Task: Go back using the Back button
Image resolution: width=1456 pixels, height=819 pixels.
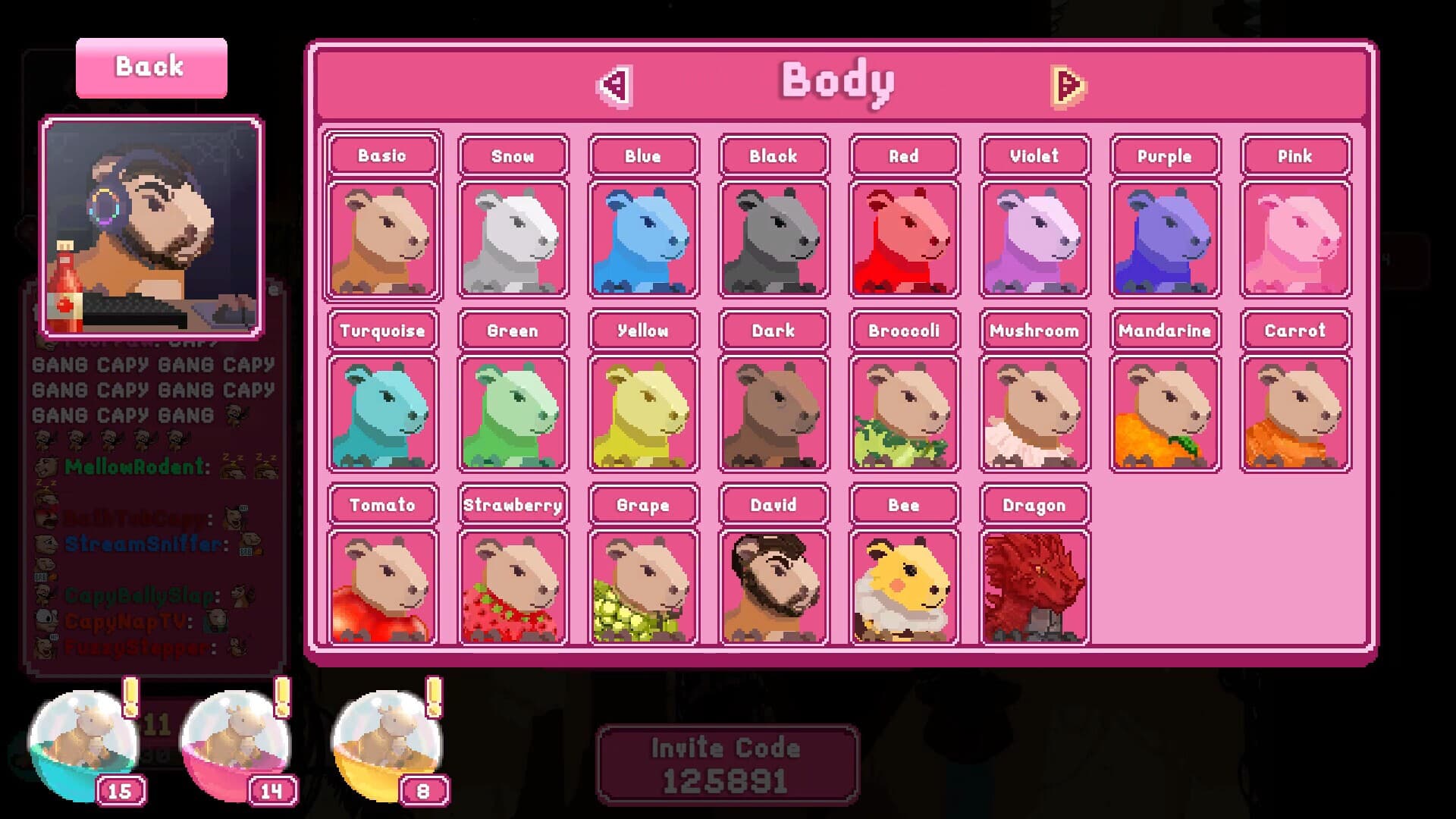Action: coord(151,67)
